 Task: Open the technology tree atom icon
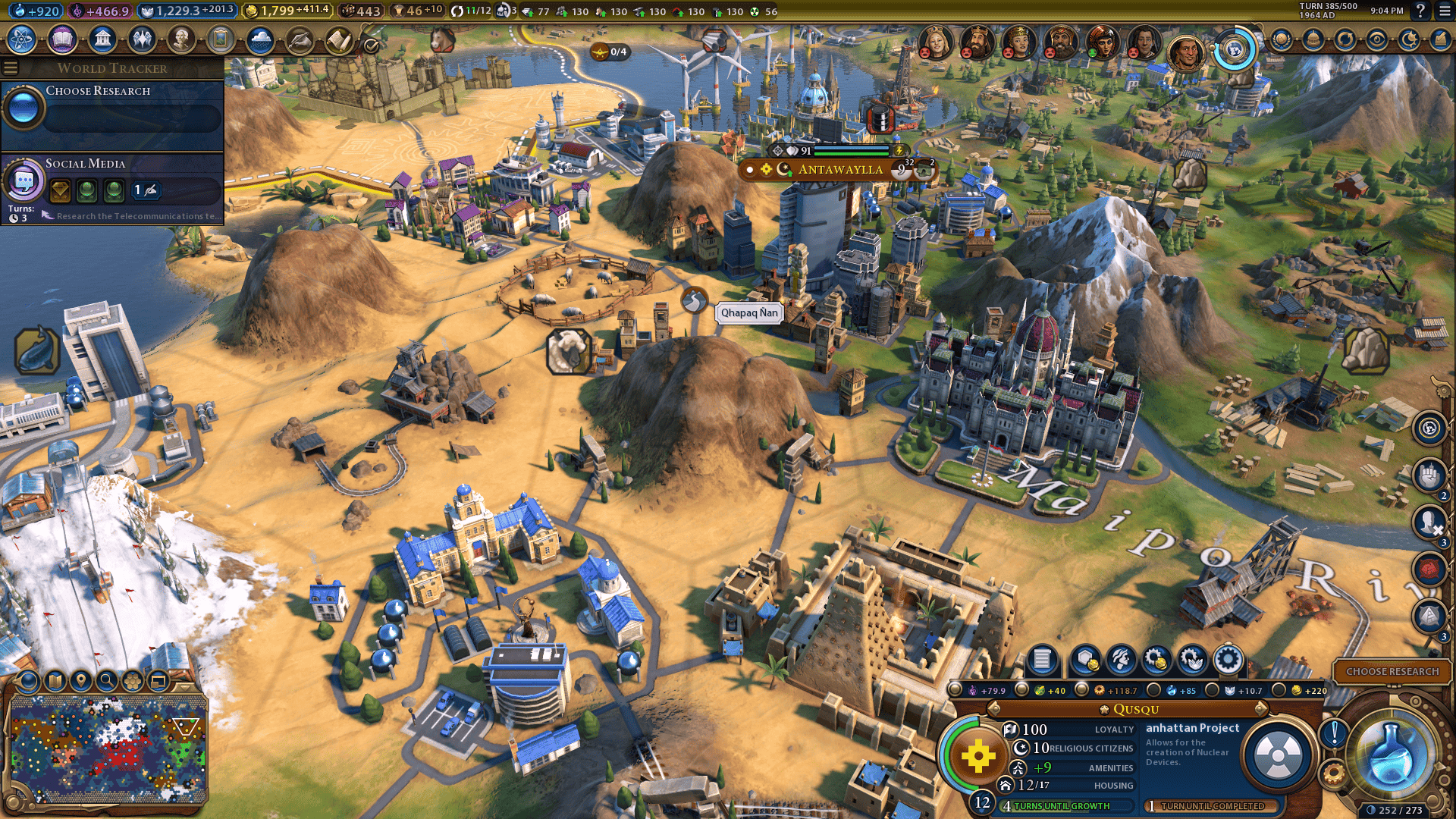point(22,39)
